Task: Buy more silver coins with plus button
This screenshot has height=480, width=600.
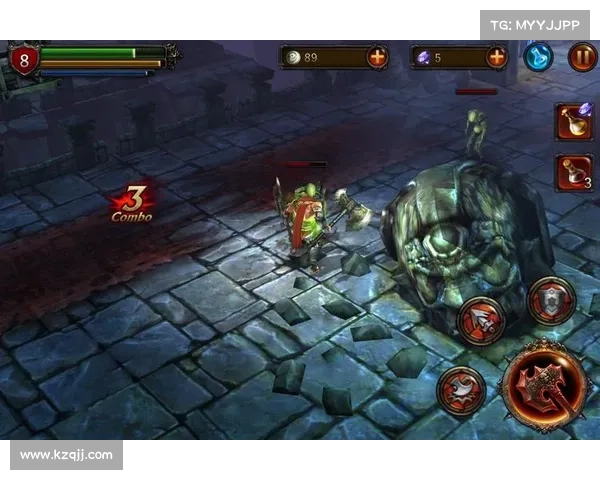Action: pos(377,57)
